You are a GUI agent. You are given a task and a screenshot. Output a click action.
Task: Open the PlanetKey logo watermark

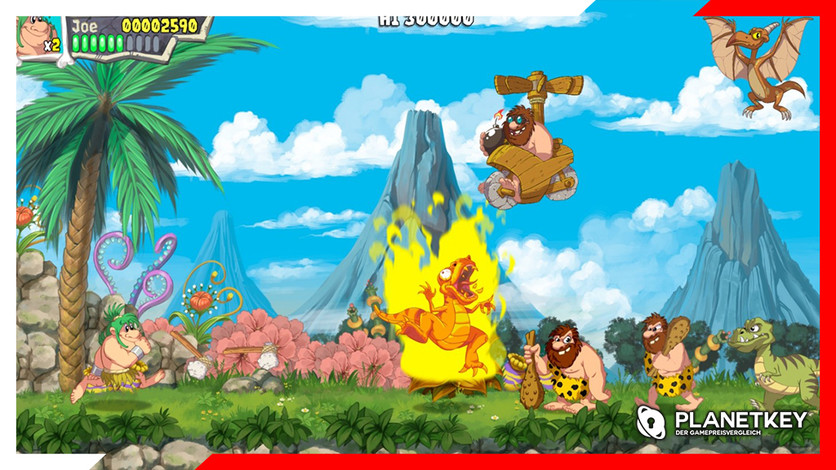click(721, 423)
